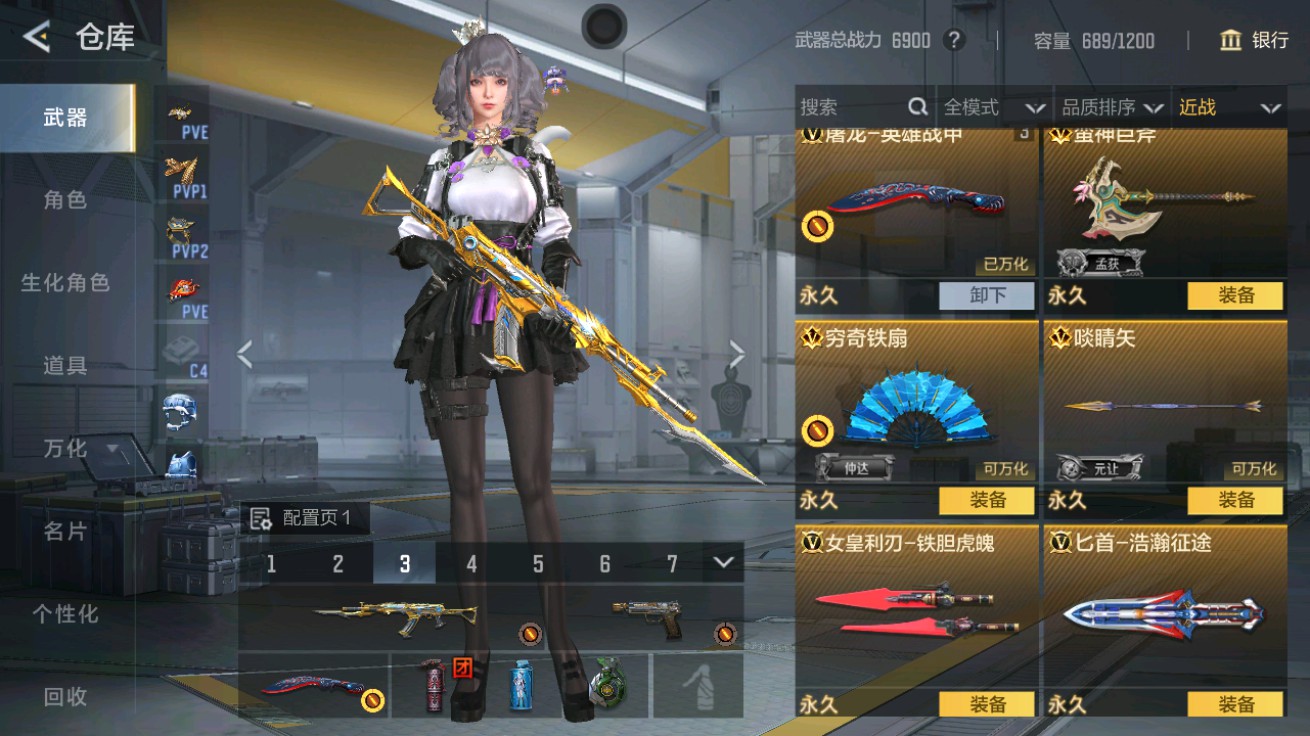Select the PVP1 weapon slot icon
Viewport: 1310px width, 736px height.
pos(183,176)
